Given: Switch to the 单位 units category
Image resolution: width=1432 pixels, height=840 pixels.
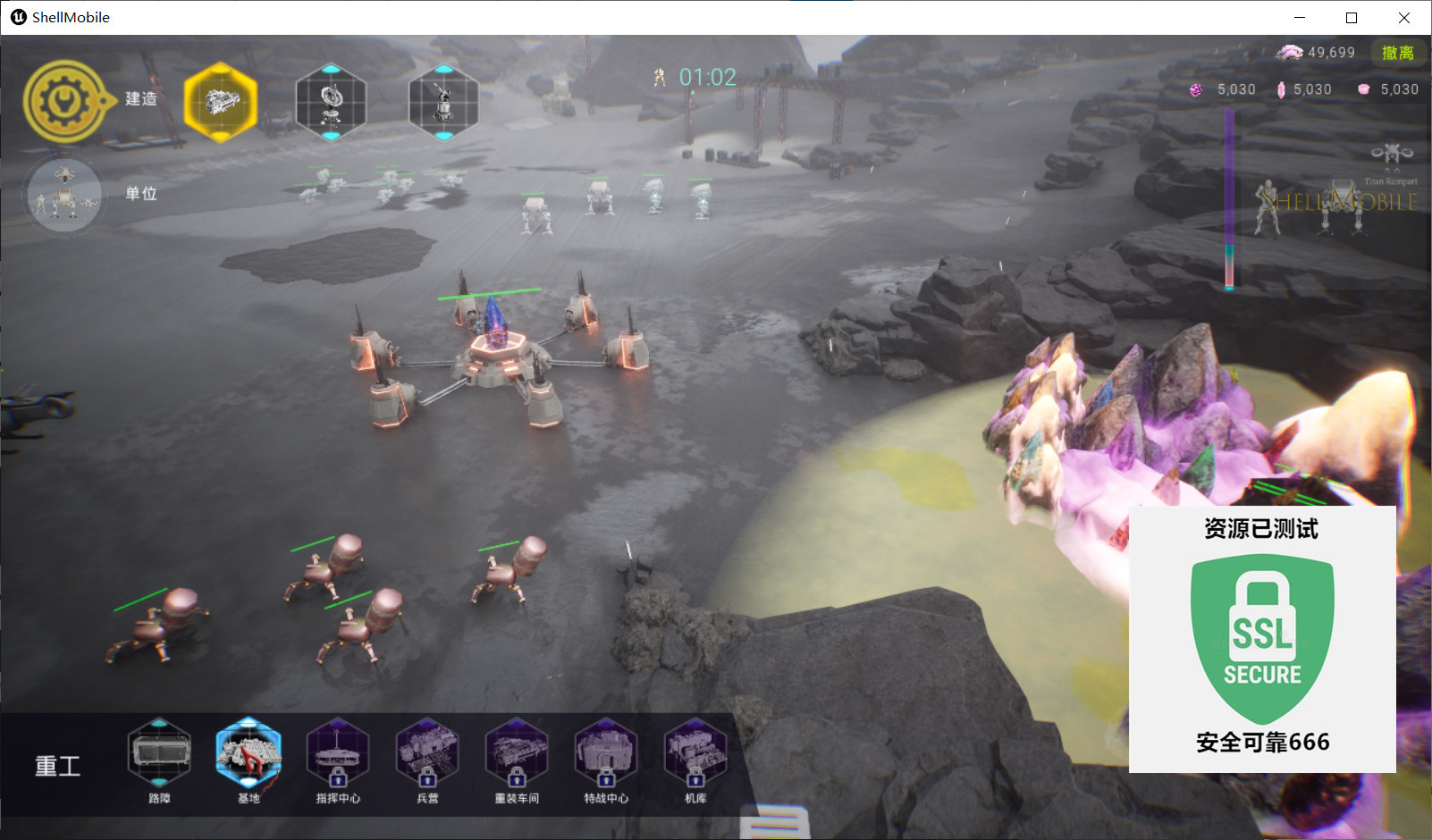Looking at the screenshot, I should [x=63, y=195].
